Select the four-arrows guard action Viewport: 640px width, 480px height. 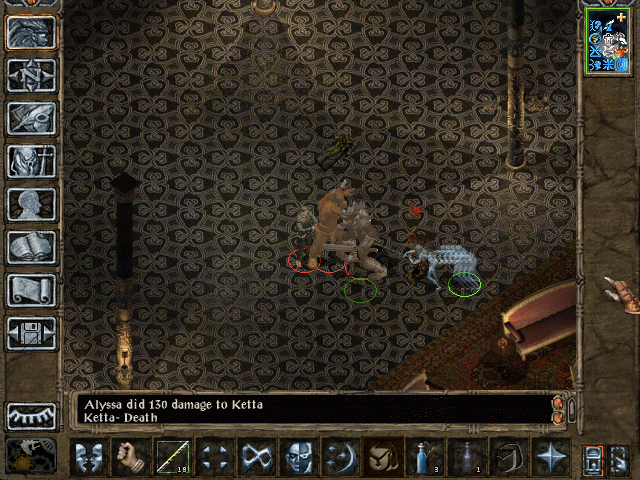coord(214,458)
